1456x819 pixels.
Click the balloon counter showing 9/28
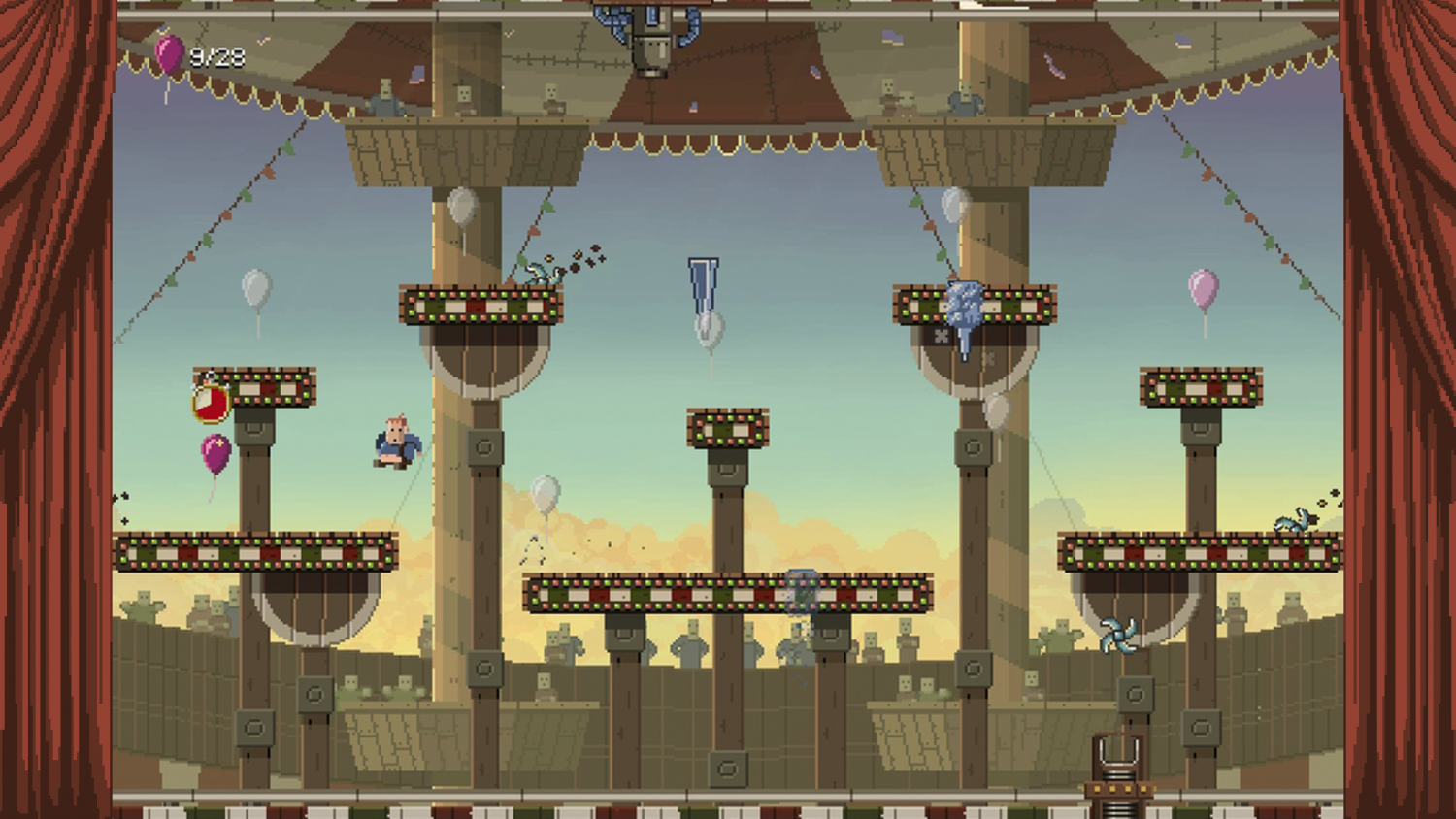tap(199, 56)
